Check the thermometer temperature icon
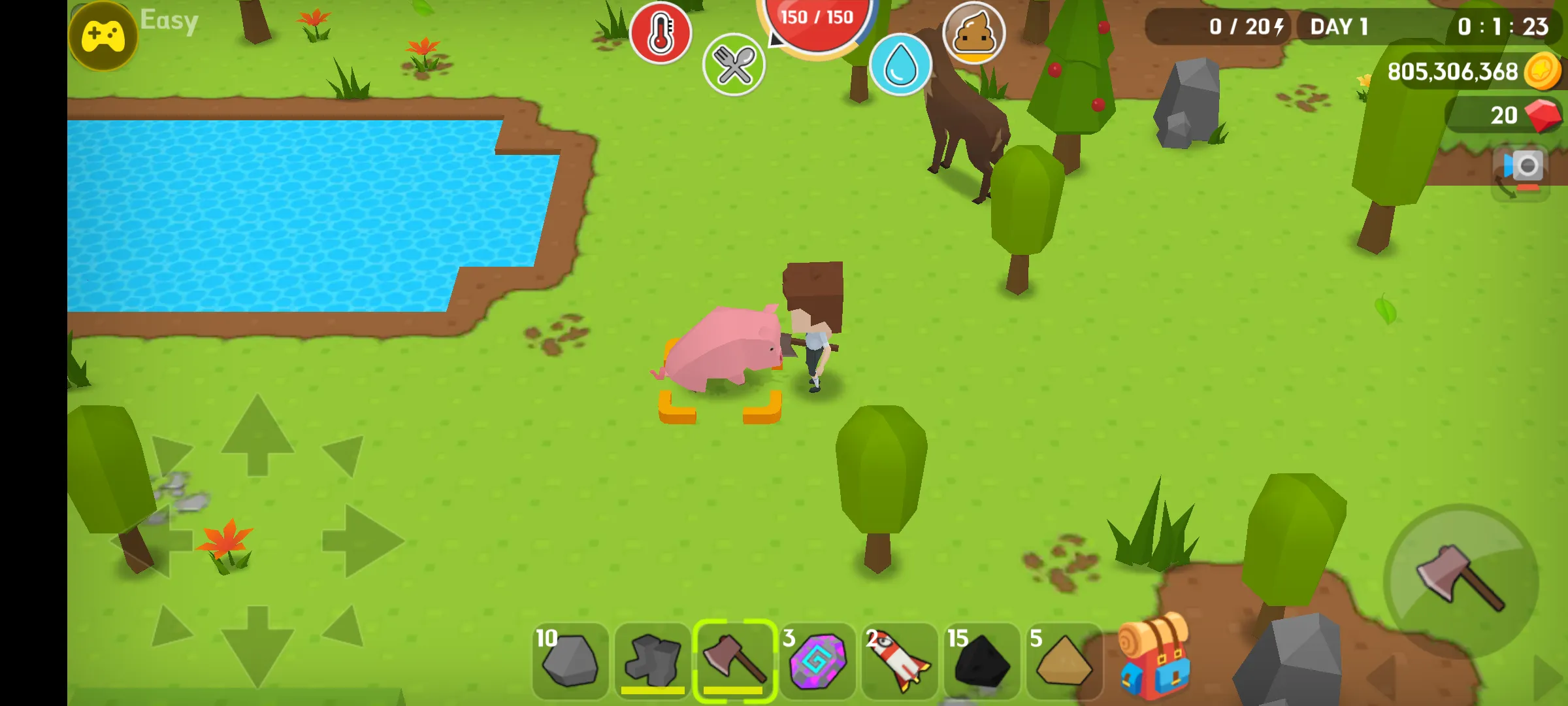 tap(661, 33)
